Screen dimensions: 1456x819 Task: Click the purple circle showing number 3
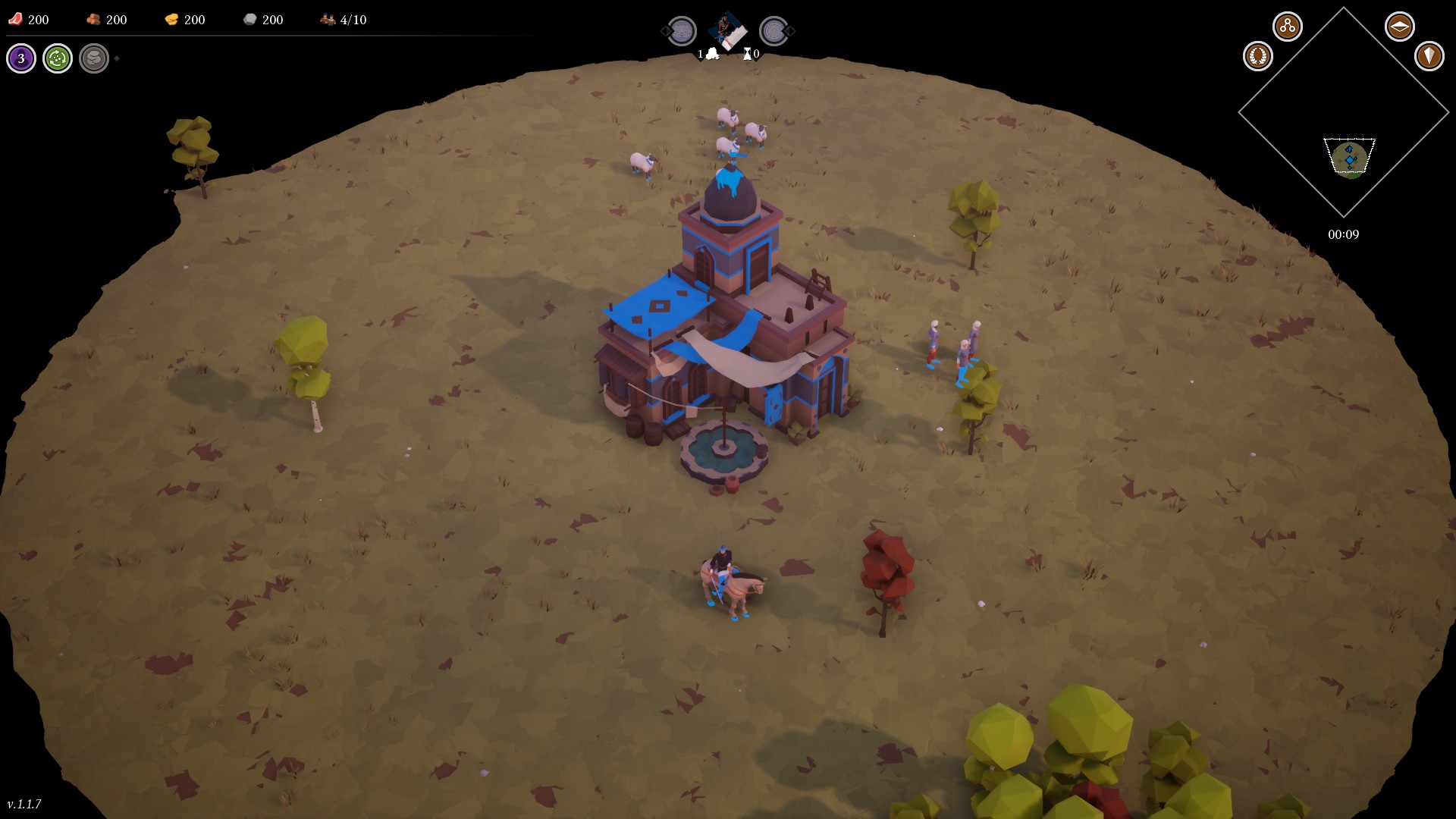(x=21, y=58)
